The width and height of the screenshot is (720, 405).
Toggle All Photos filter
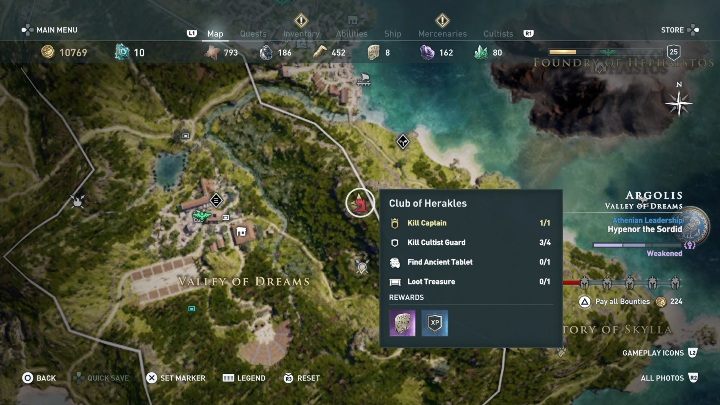point(663,378)
